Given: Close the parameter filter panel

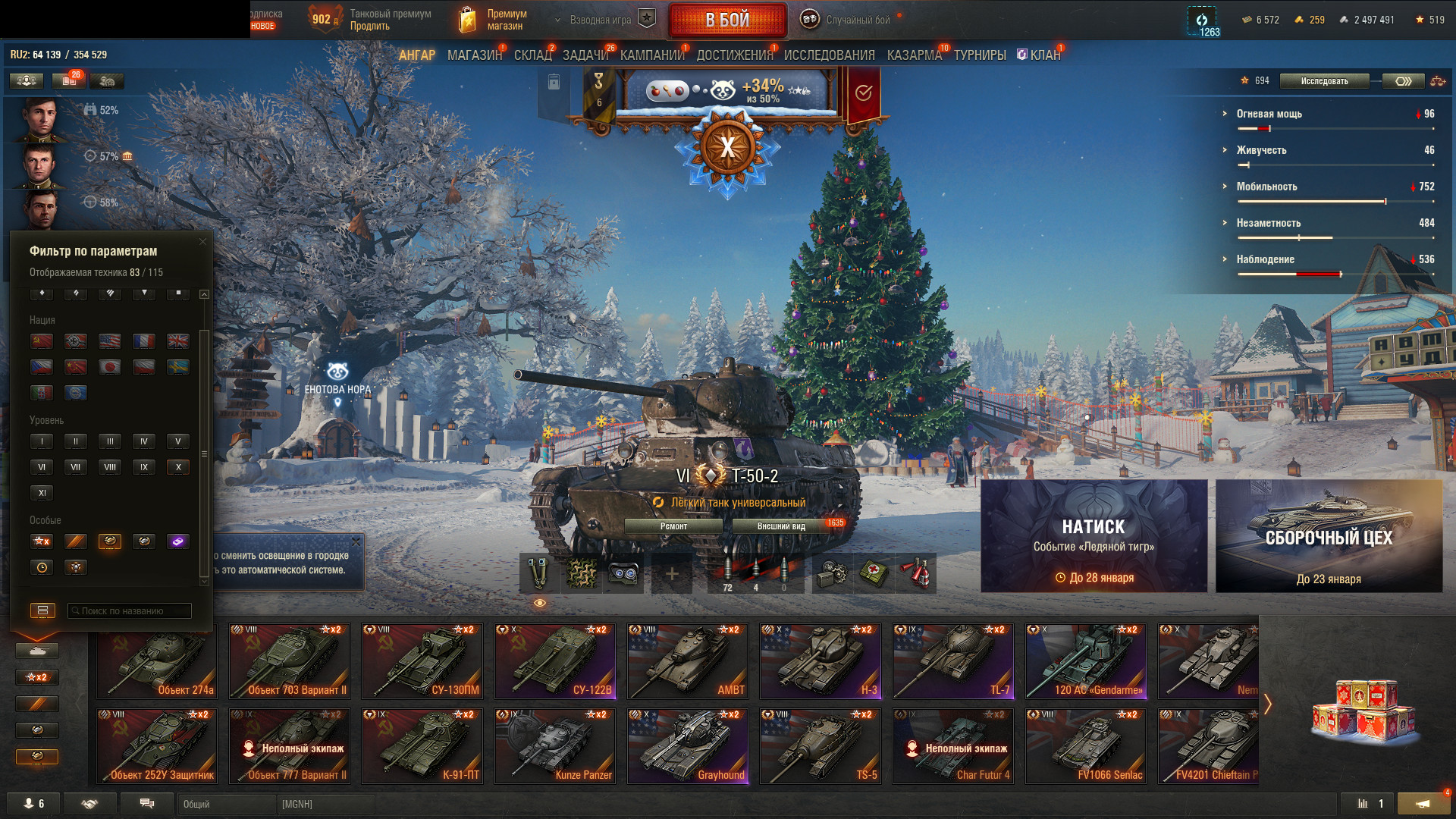Looking at the screenshot, I should click(x=202, y=242).
